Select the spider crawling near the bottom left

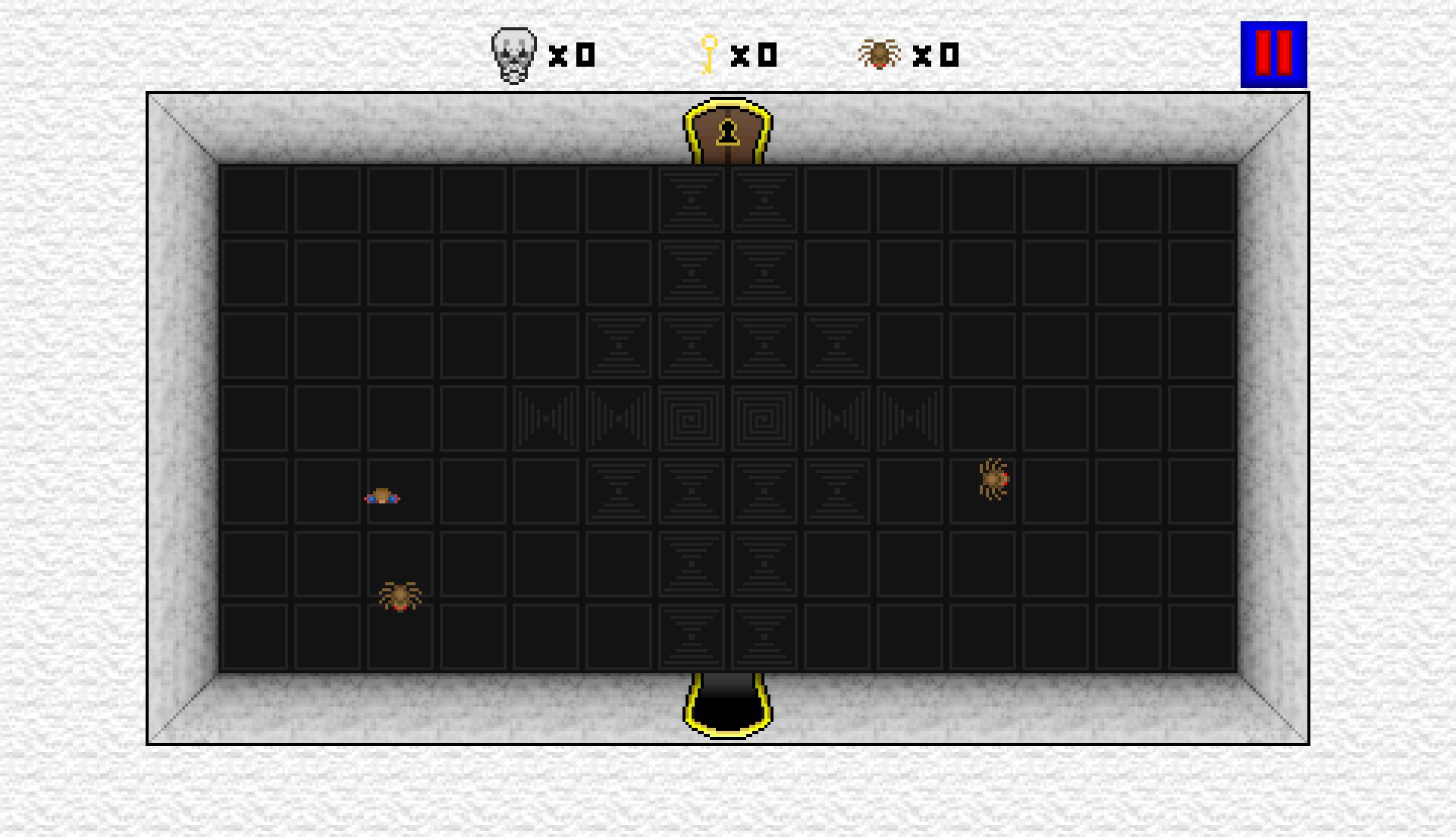pyautogui.click(x=400, y=597)
